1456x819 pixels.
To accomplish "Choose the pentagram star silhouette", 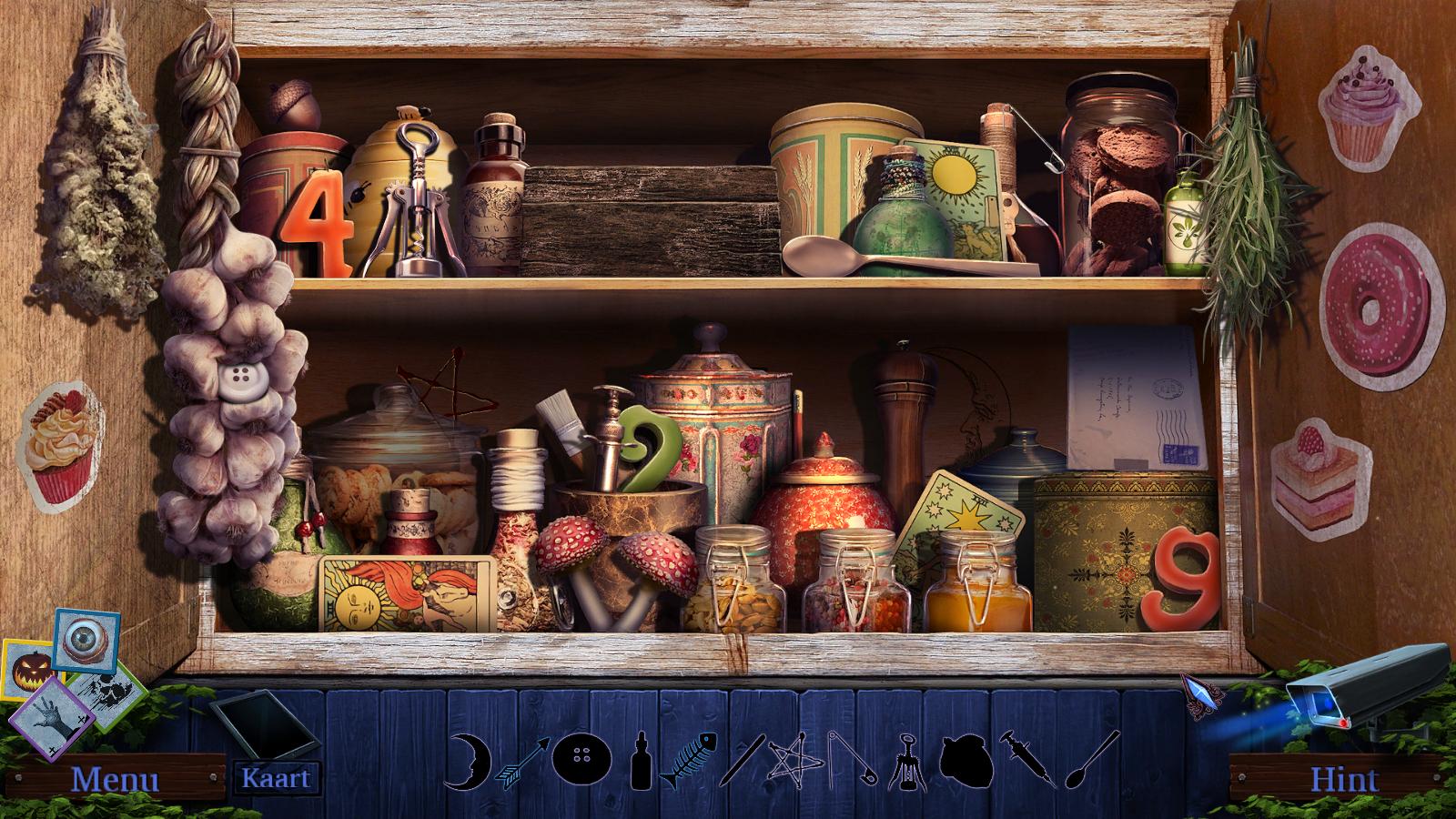I will click(788, 758).
